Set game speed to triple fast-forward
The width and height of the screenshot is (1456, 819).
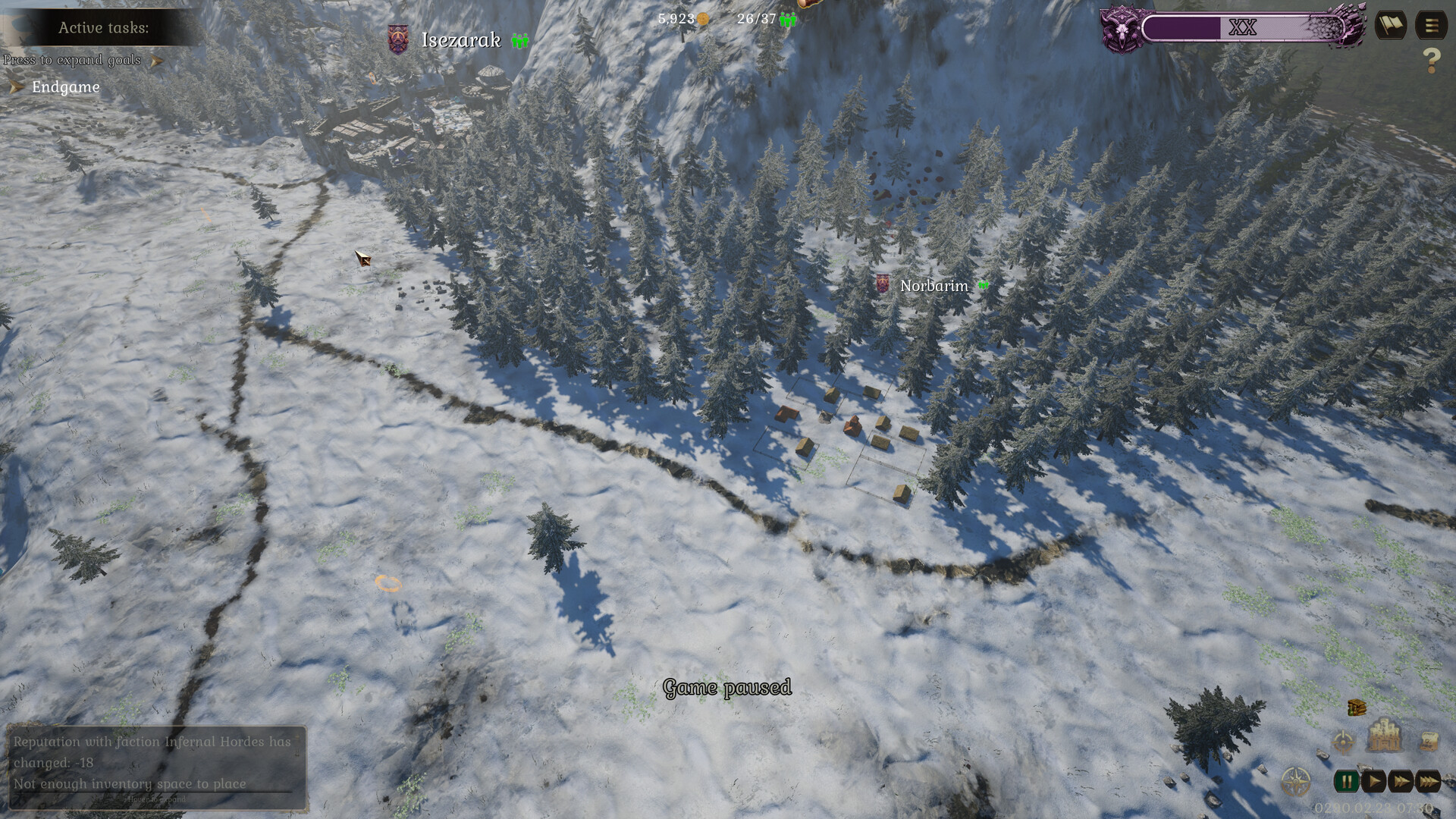click(x=1428, y=781)
